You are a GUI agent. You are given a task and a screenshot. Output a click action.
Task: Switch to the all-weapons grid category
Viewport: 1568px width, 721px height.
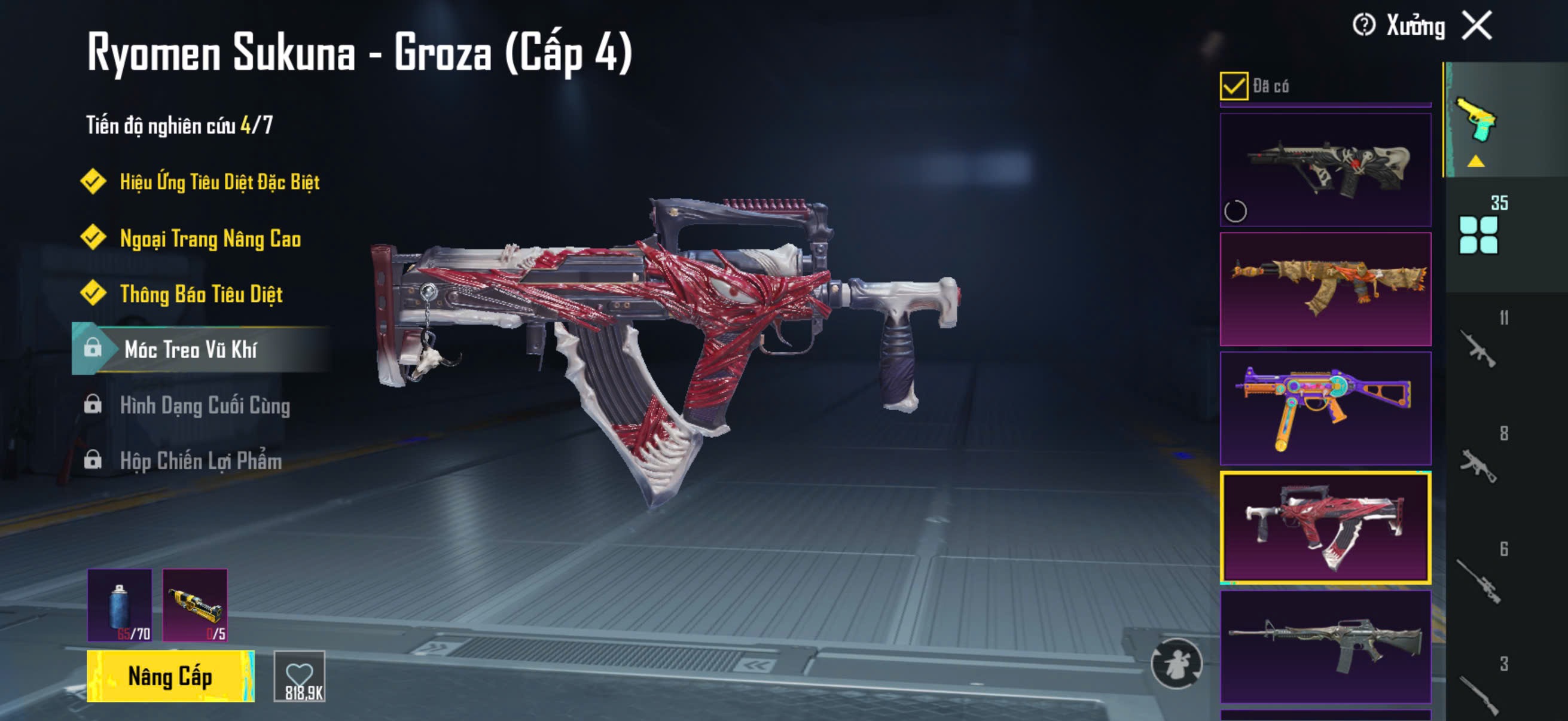tap(1478, 234)
